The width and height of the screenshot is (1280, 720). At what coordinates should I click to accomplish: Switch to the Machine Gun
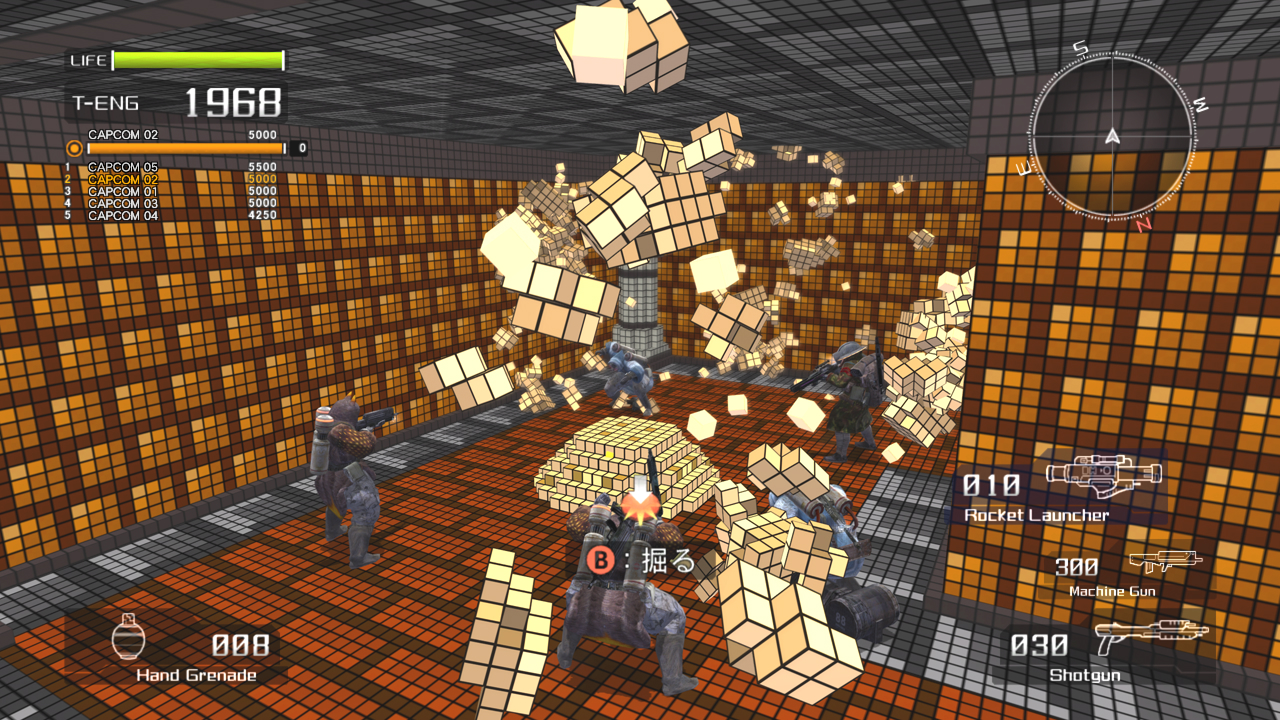click(1119, 573)
